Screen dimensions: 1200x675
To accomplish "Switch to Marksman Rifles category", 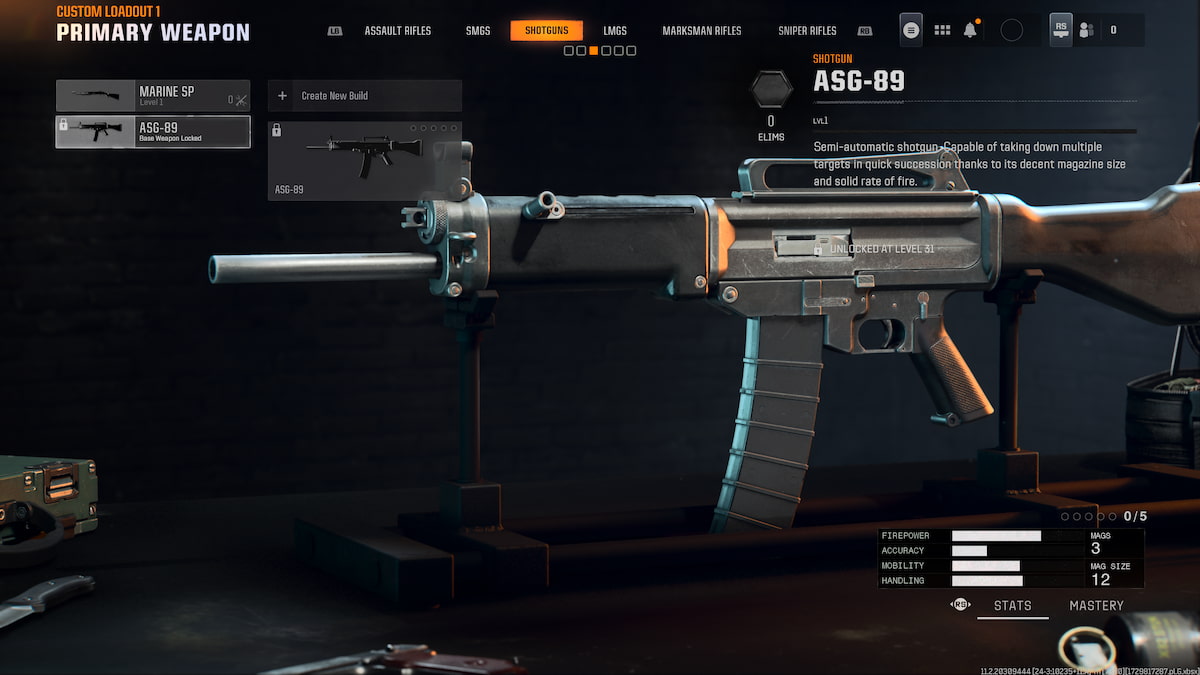I will point(701,31).
